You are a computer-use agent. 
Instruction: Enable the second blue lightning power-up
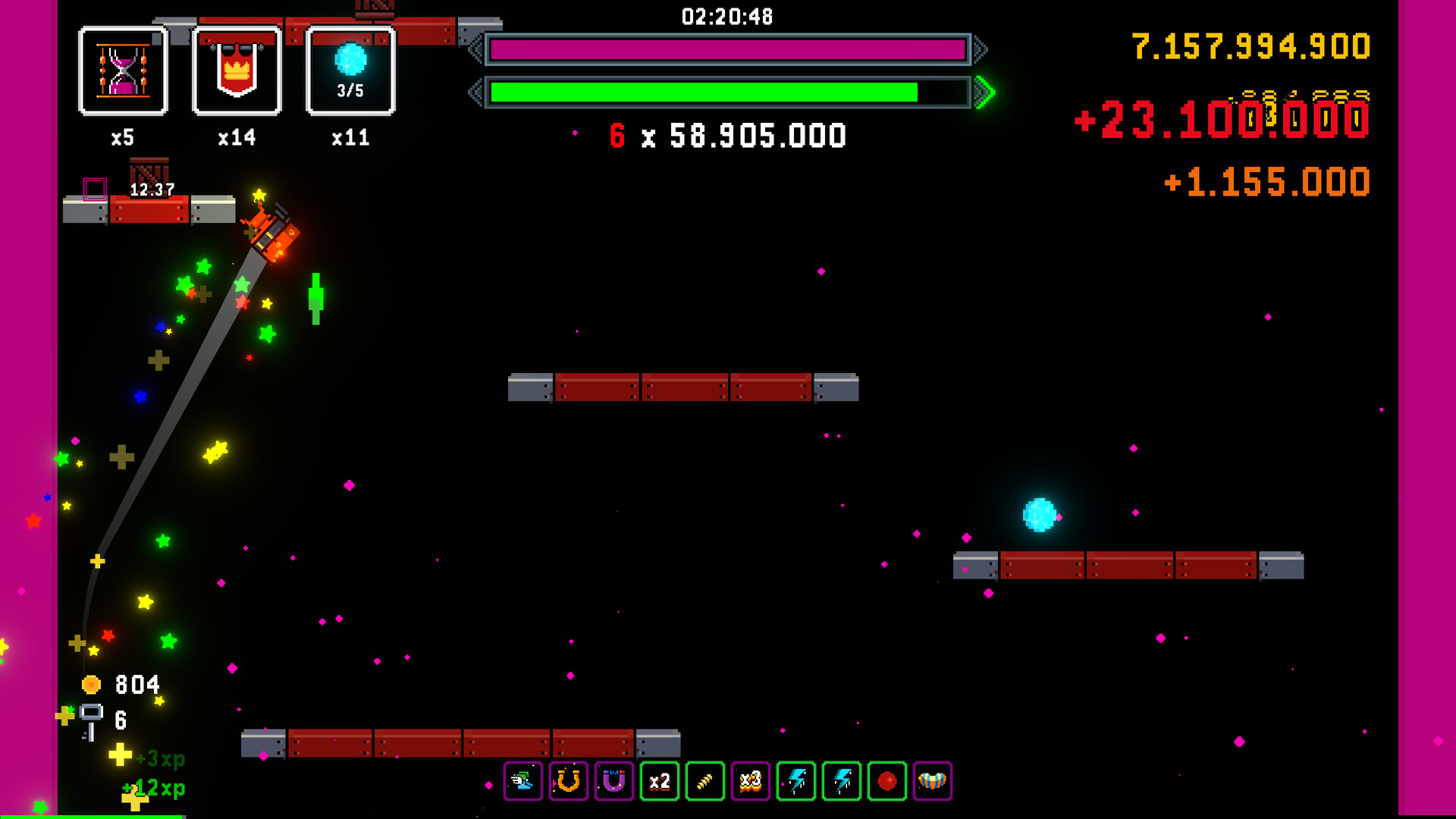click(841, 782)
